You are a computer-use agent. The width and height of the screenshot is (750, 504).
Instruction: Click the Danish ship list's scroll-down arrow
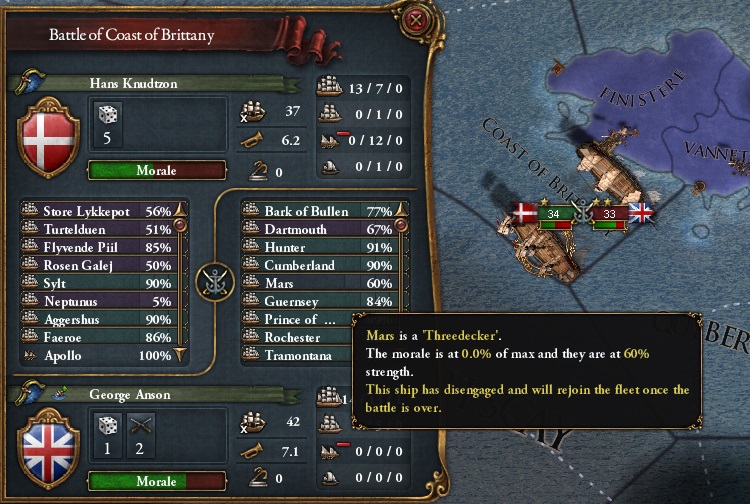pos(181,355)
